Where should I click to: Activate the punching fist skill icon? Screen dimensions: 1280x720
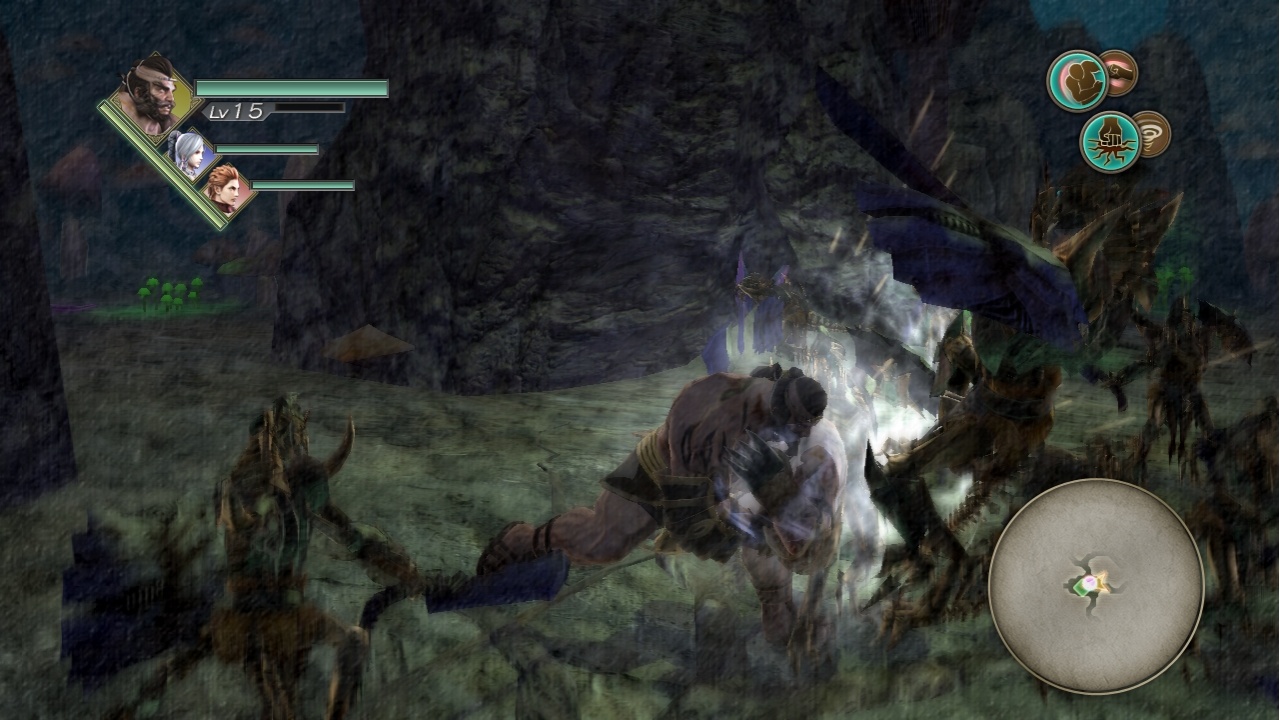[1118, 73]
